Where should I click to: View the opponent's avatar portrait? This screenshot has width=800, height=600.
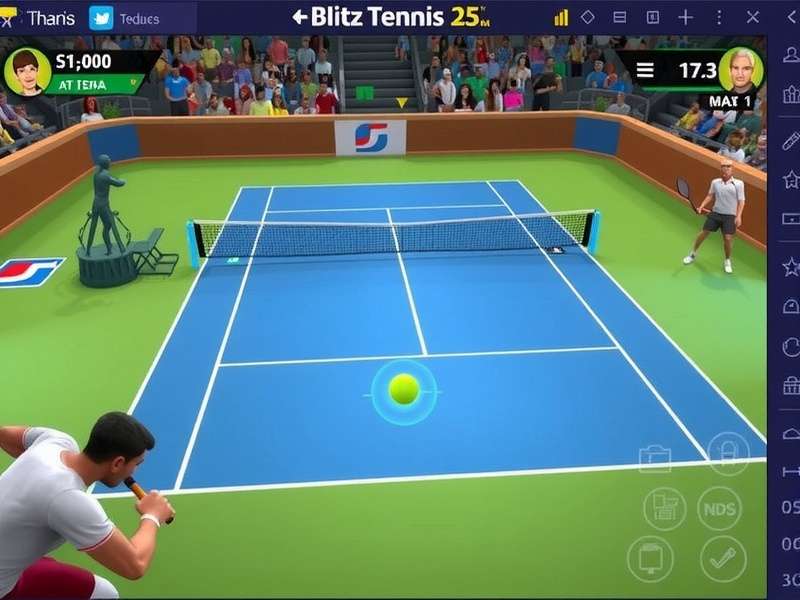pos(740,69)
